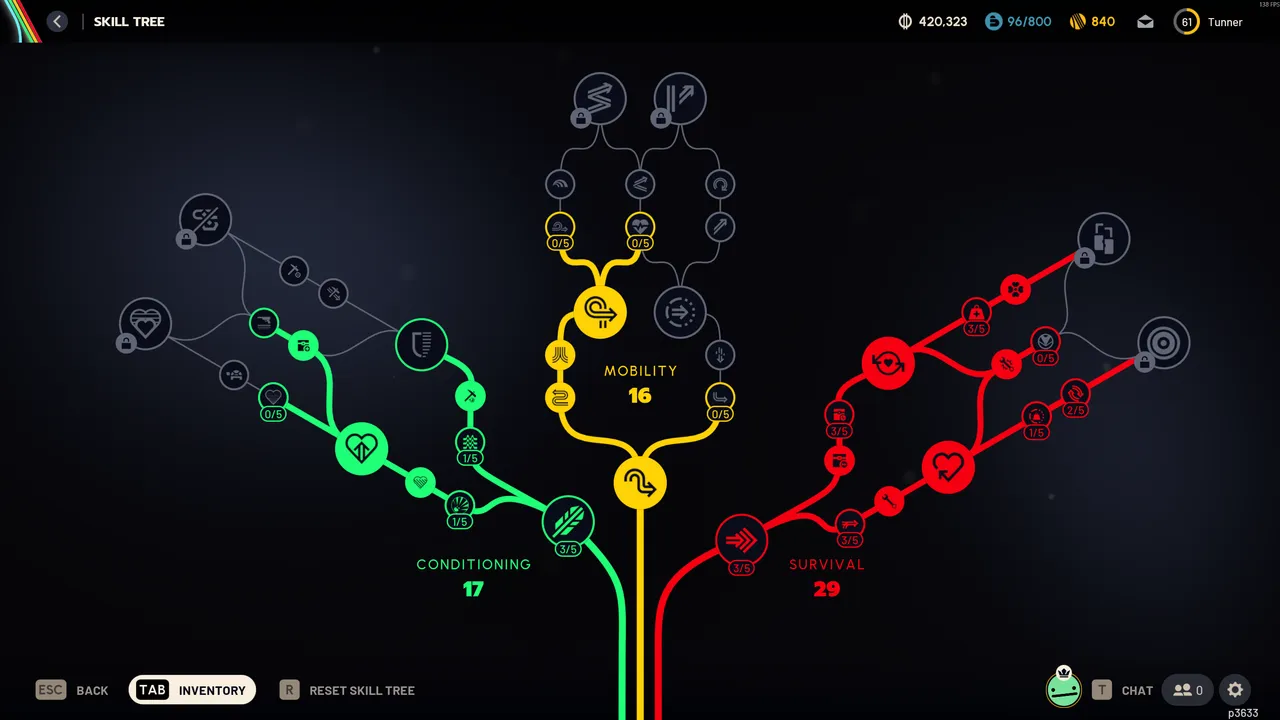Select the red wrench skill in the Survival branch
Image resolution: width=1280 pixels, height=720 pixels.
pyautogui.click(x=889, y=503)
